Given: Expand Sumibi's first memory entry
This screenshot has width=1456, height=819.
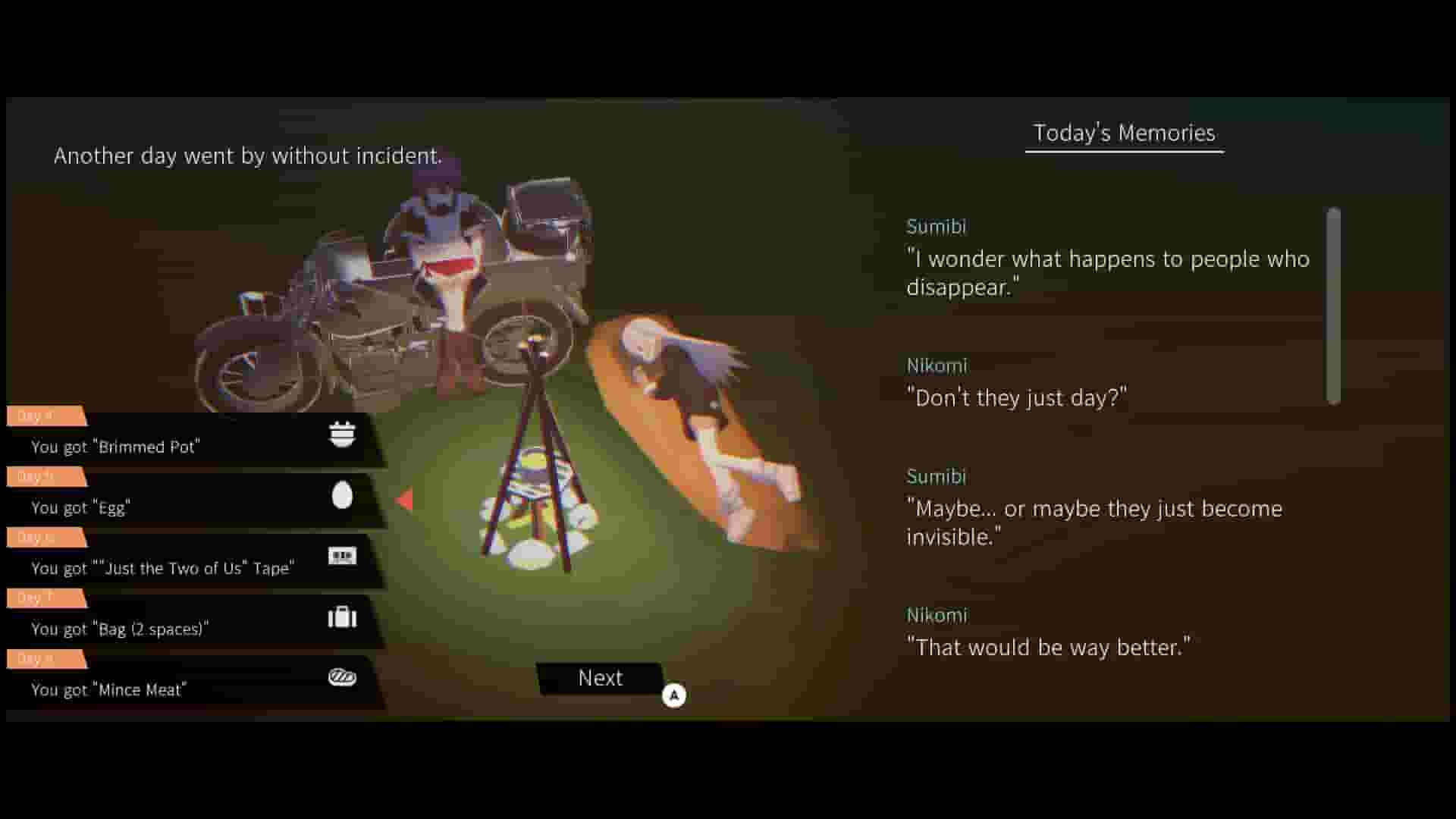Looking at the screenshot, I should (1107, 273).
